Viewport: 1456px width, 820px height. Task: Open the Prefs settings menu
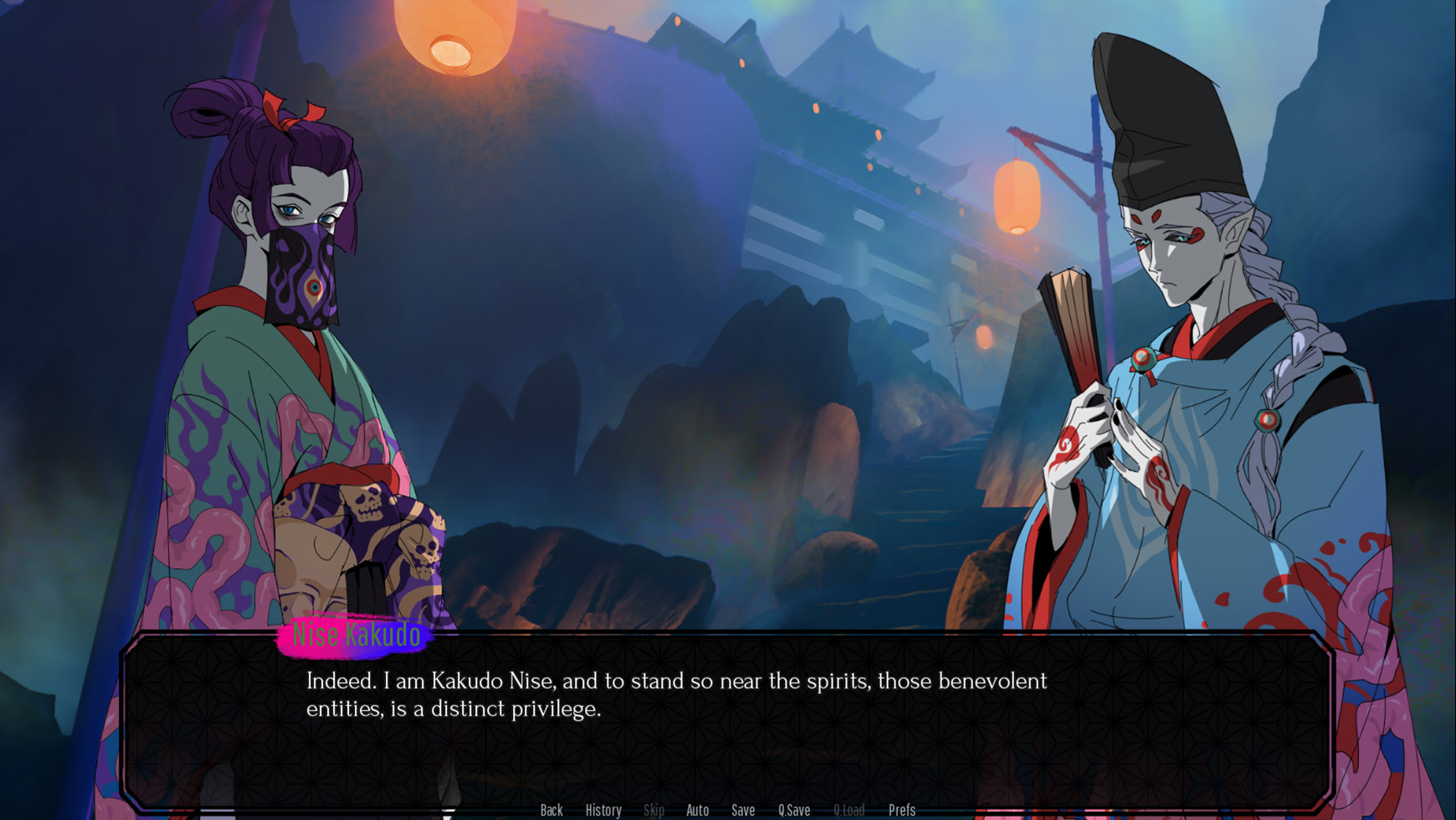902,810
